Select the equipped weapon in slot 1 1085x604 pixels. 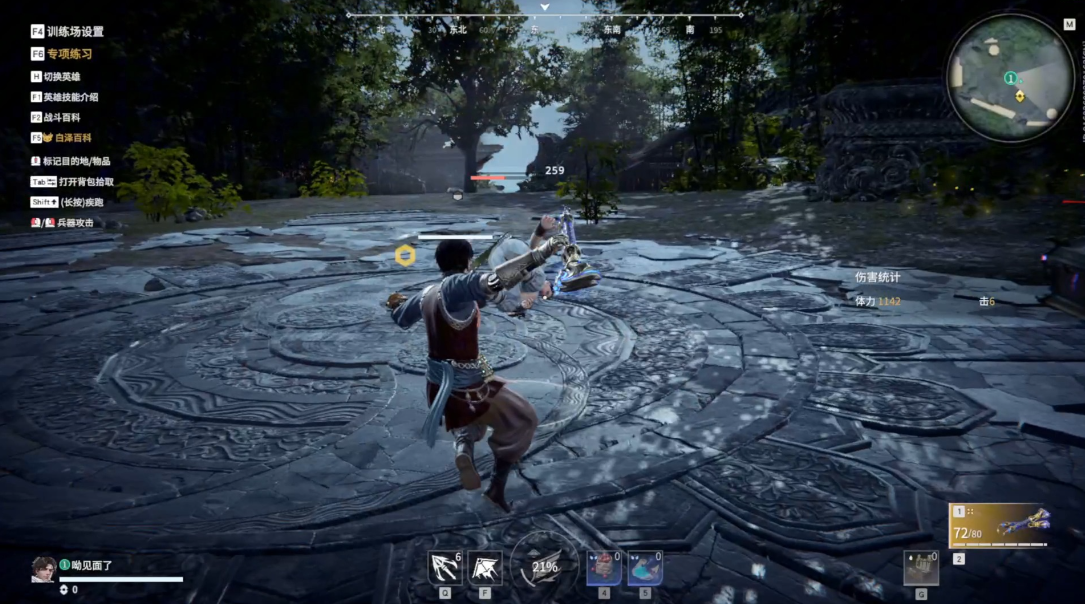pyautogui.click(x=998, y=525)
